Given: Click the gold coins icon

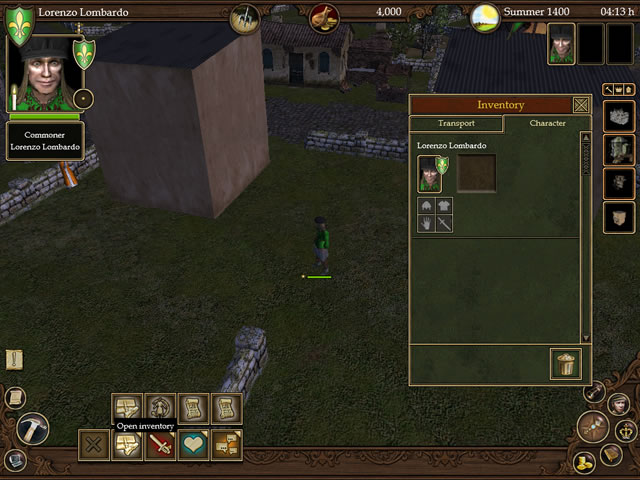Looking at the screenshot, I should point(585,462).
